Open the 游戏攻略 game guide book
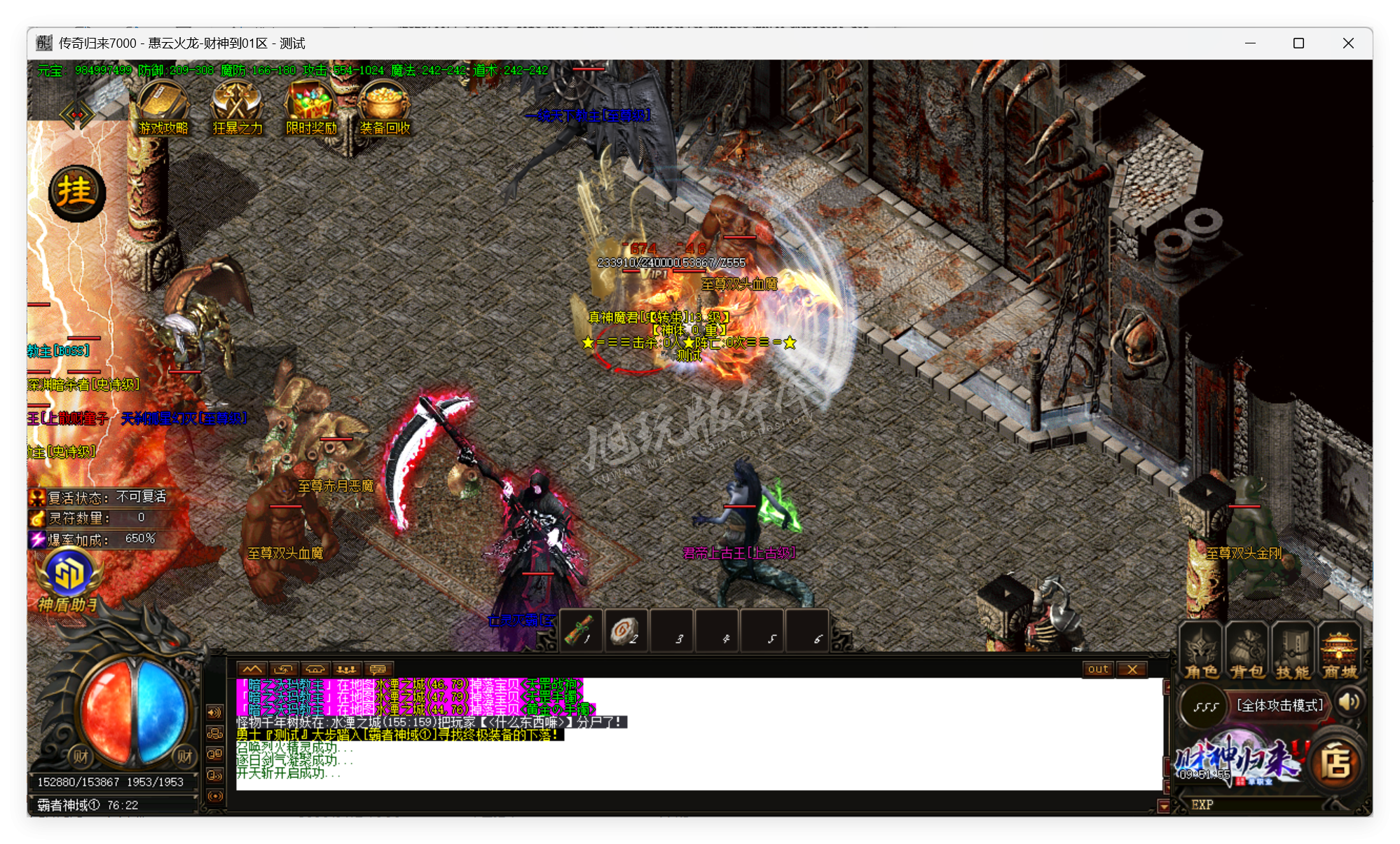The height and width of the screenshot is (844, 1400). pos(163,105)
